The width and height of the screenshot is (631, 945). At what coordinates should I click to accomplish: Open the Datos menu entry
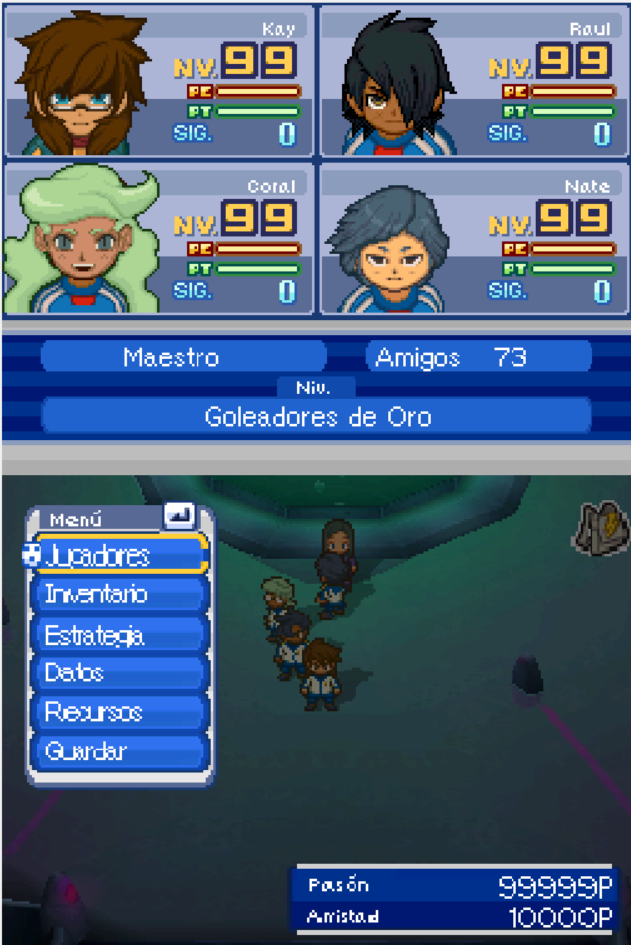(120, 673)
